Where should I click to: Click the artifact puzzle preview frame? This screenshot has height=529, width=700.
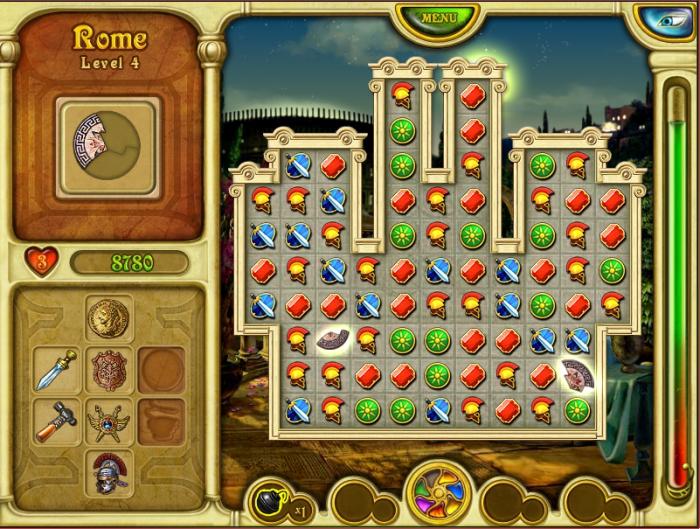point(108,146)
